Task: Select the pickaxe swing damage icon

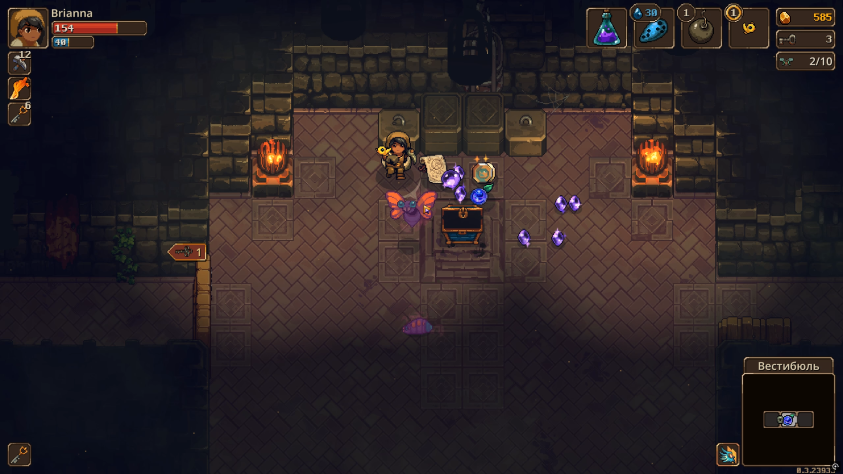Action: tap(19, 63)
